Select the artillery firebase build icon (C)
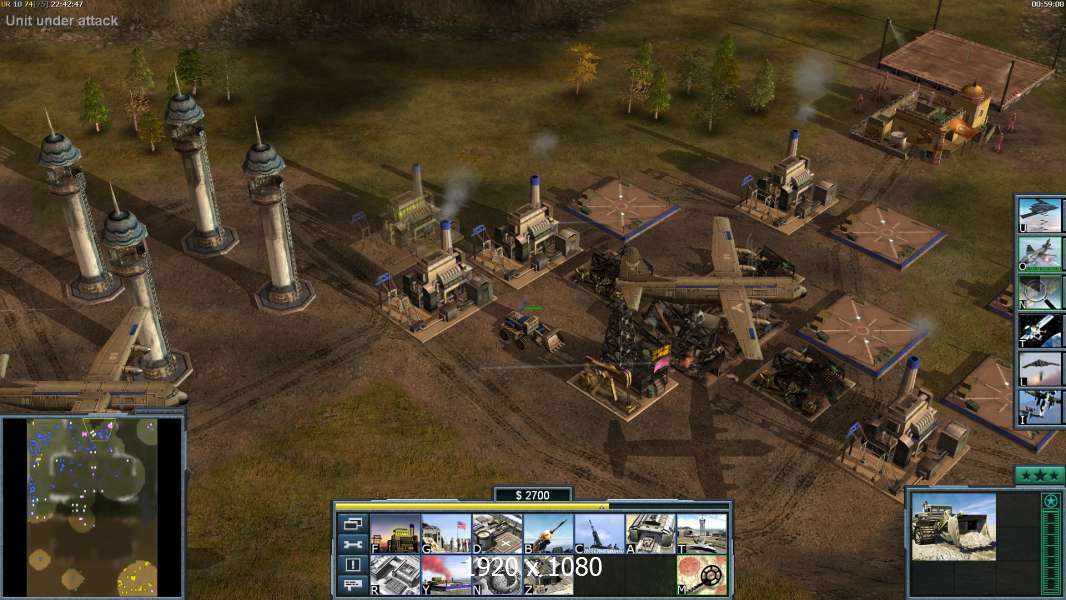 pos(599,533)
